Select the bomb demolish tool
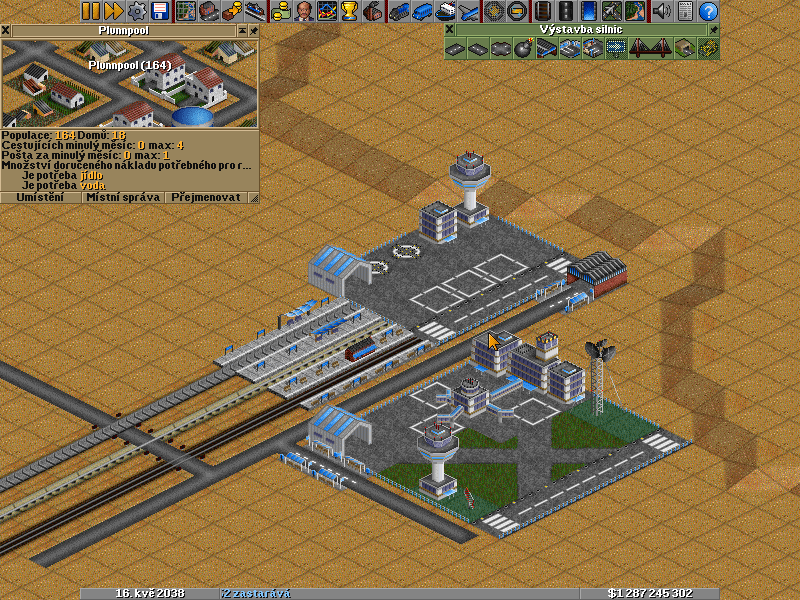The height and width of the screenshot is (600, 800). coord(523,48)
